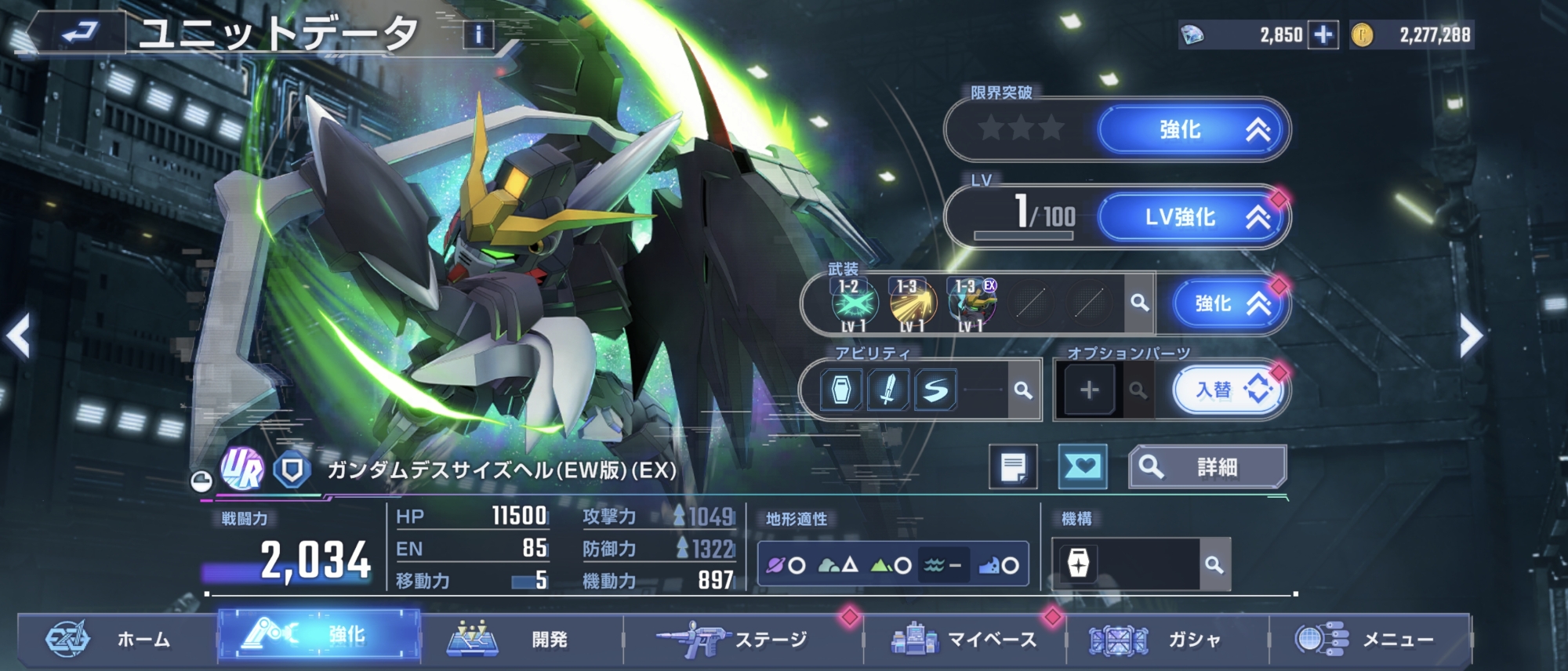
Task: Toggle the heart favorite button
Action: pyautogui.click(x=1082, y=467)
